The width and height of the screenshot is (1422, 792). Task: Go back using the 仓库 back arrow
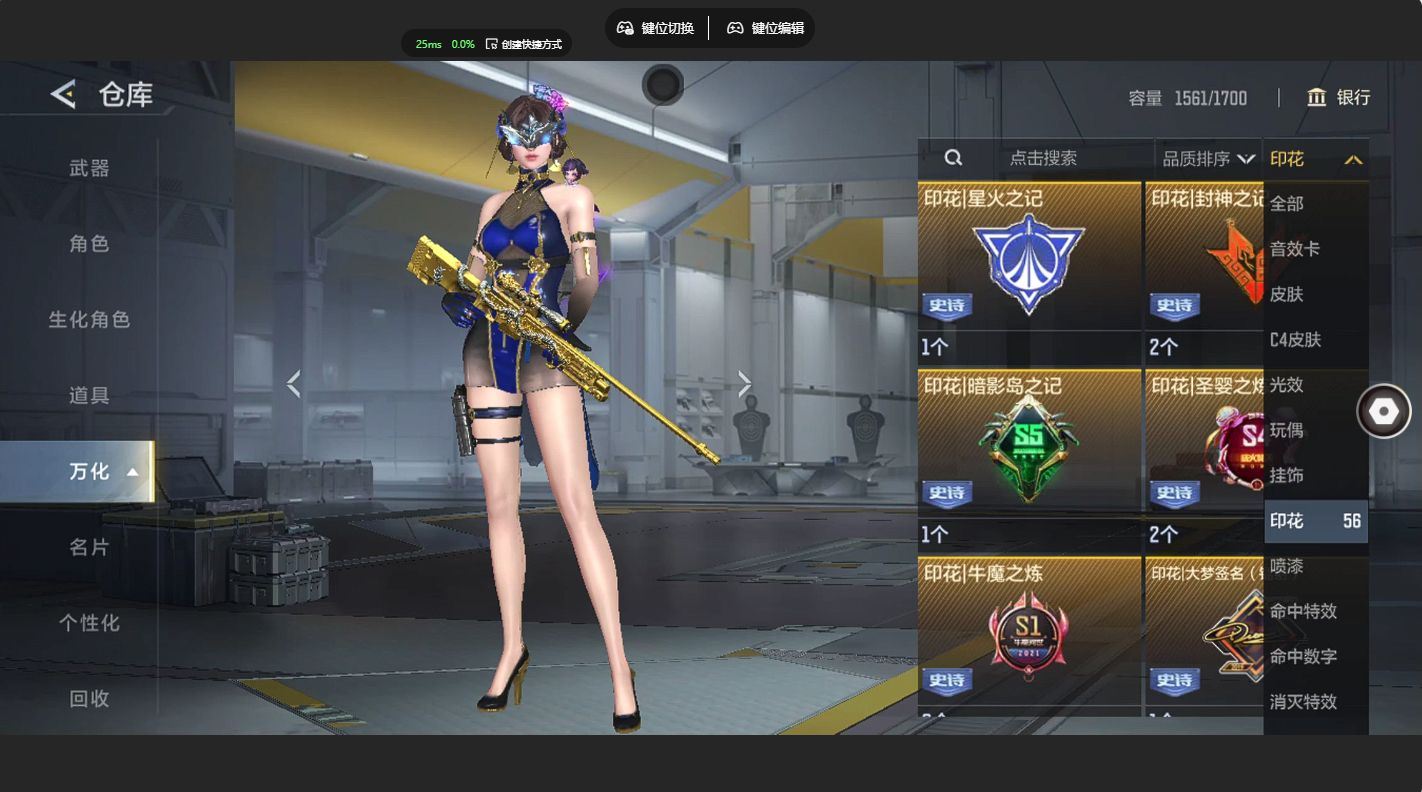pos(63,95)
